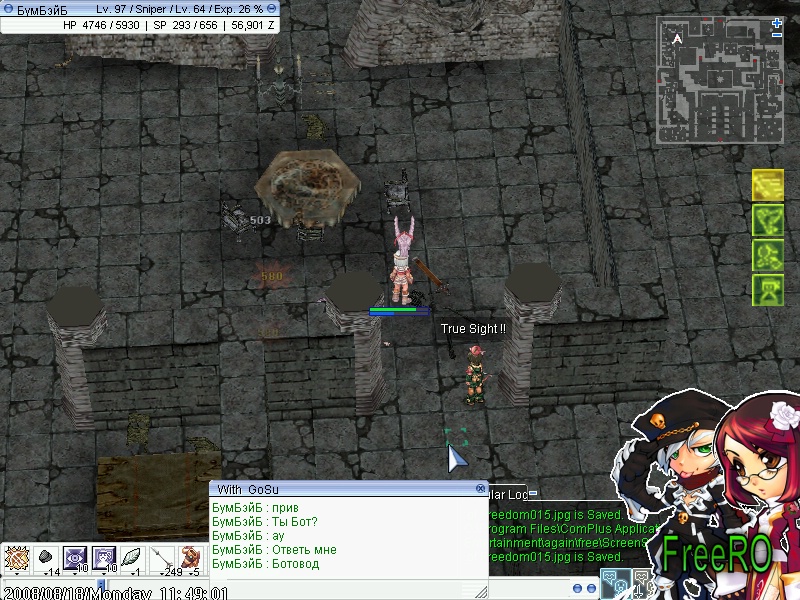This screenshot has width=800, height=600.
Task: Click the second green buff icon from the top
Action: tap(767, 220)
